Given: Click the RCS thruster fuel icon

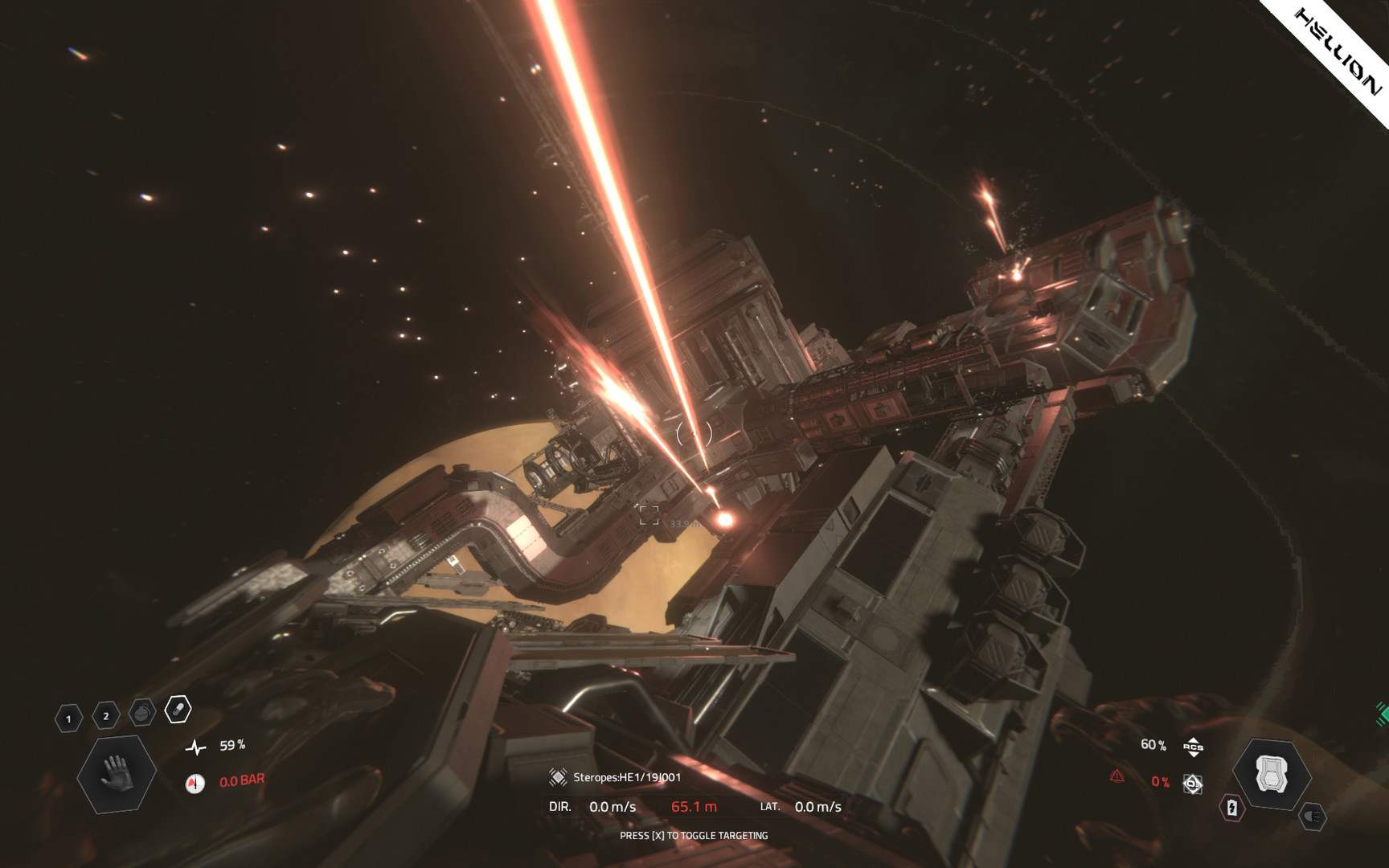Looking at the screenshot, I should pyautogui.click(x=1193, y=747).
